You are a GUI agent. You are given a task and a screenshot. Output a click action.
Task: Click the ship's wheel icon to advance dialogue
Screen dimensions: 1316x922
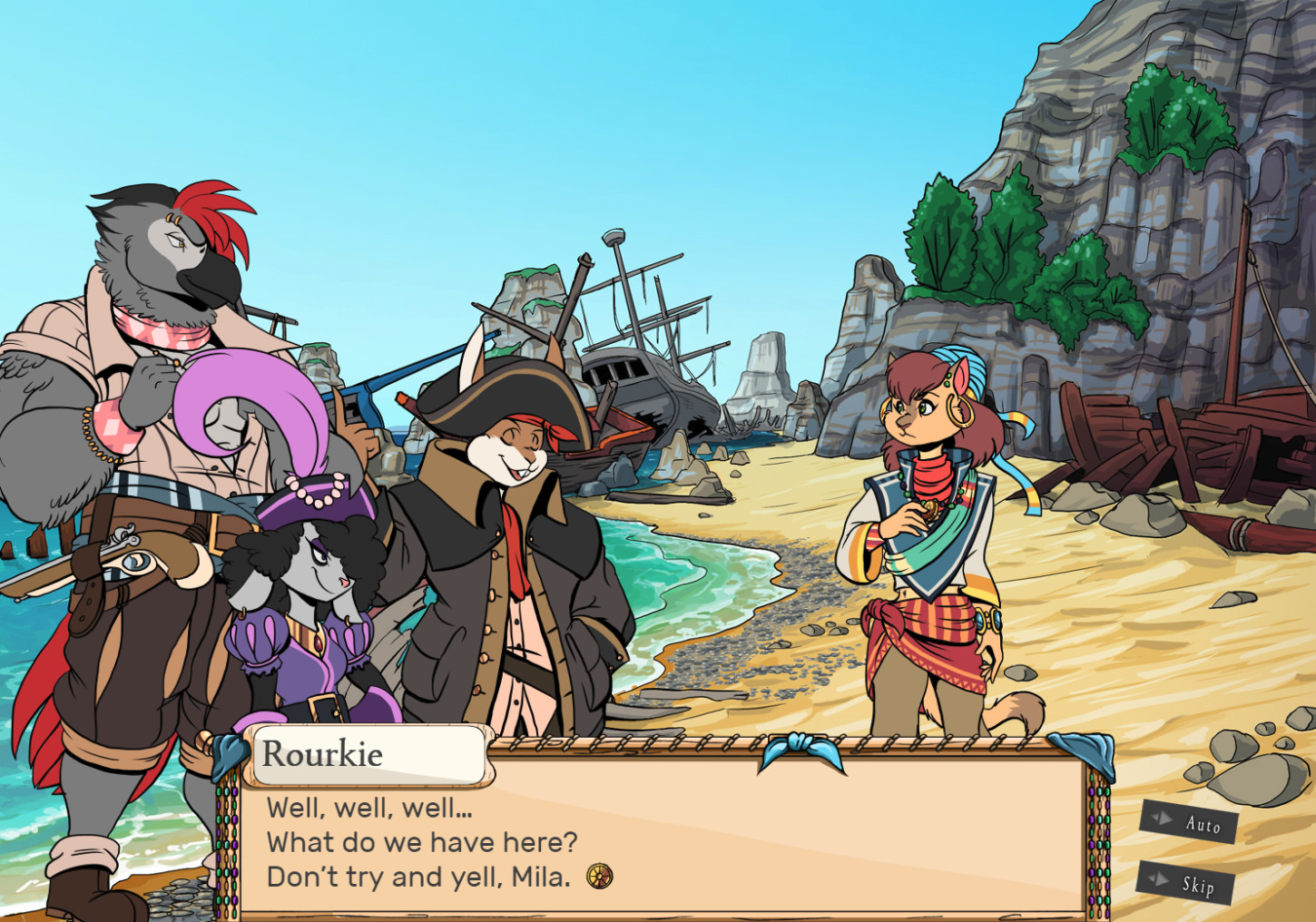pyautogui.click(x=602, y=878)
